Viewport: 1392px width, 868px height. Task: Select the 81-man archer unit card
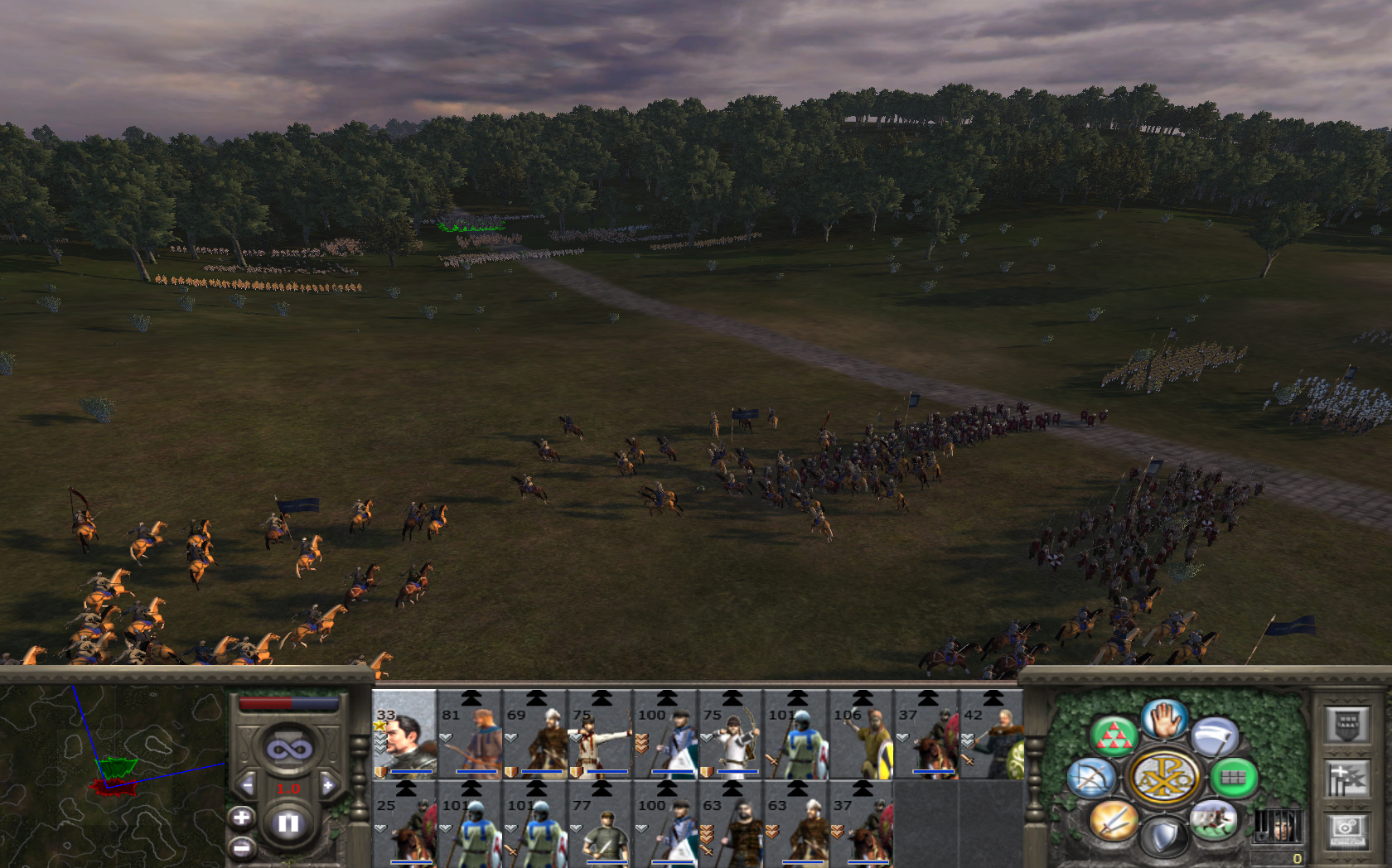point(470,735)
